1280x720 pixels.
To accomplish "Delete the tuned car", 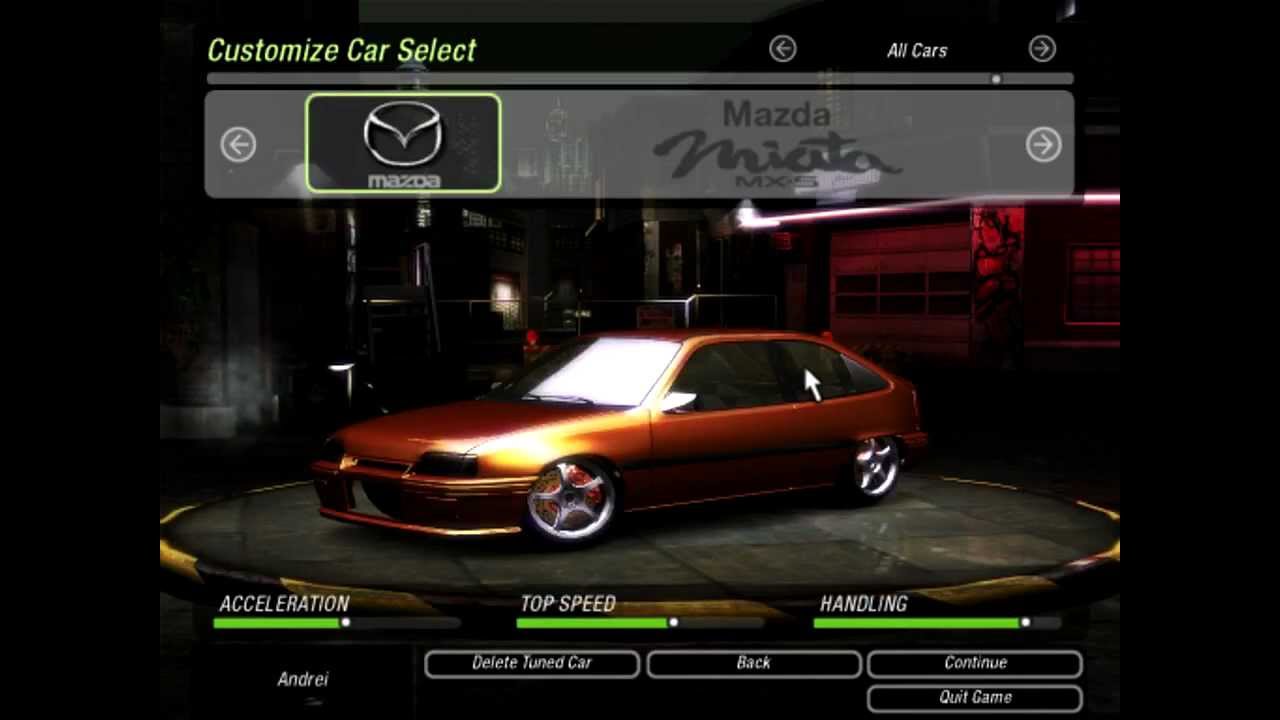I will pyautogui.click(x=532, y=663).
